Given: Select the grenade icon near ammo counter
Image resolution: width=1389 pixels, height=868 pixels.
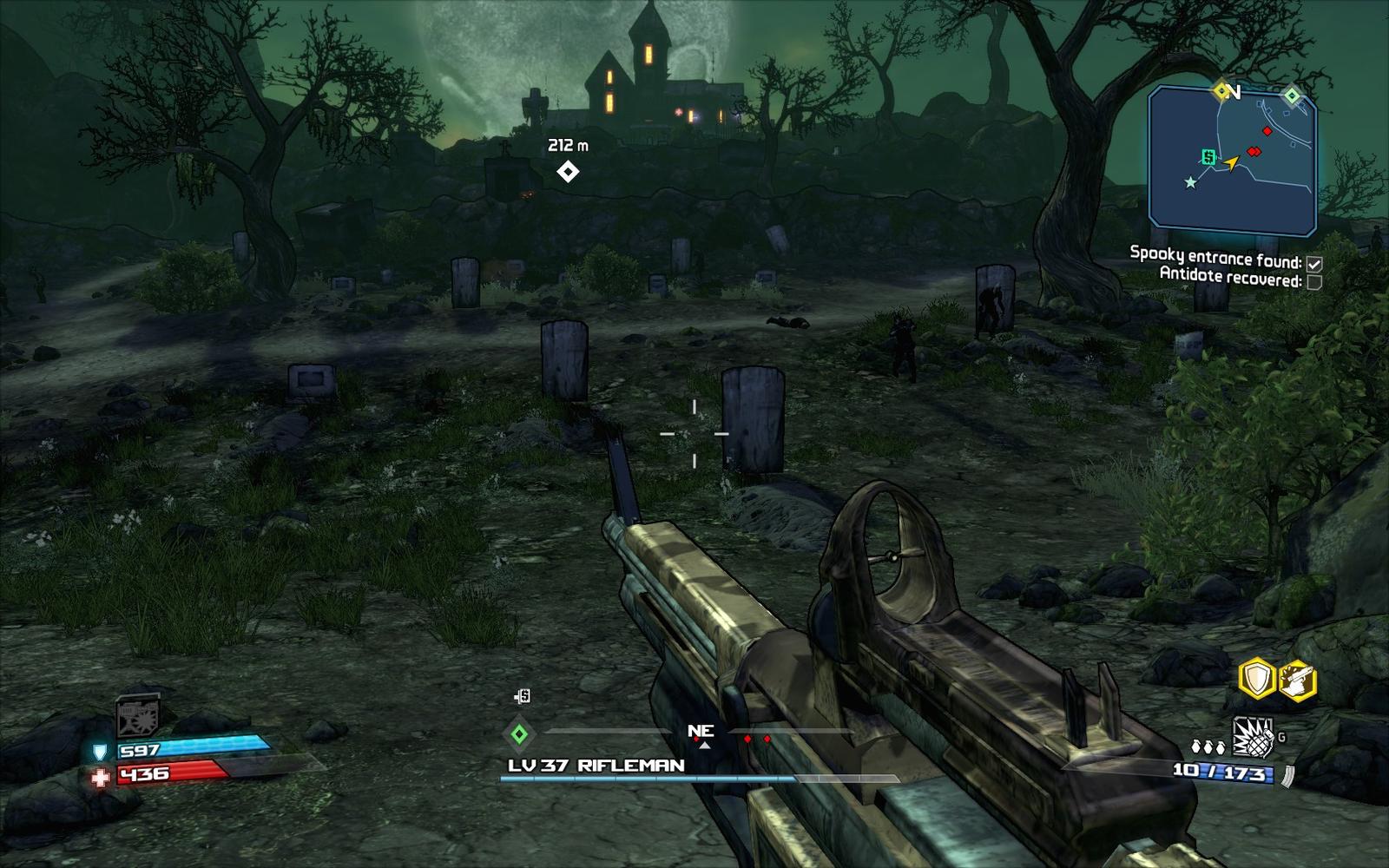Looking at the screenshot, I should (1253, 738).
